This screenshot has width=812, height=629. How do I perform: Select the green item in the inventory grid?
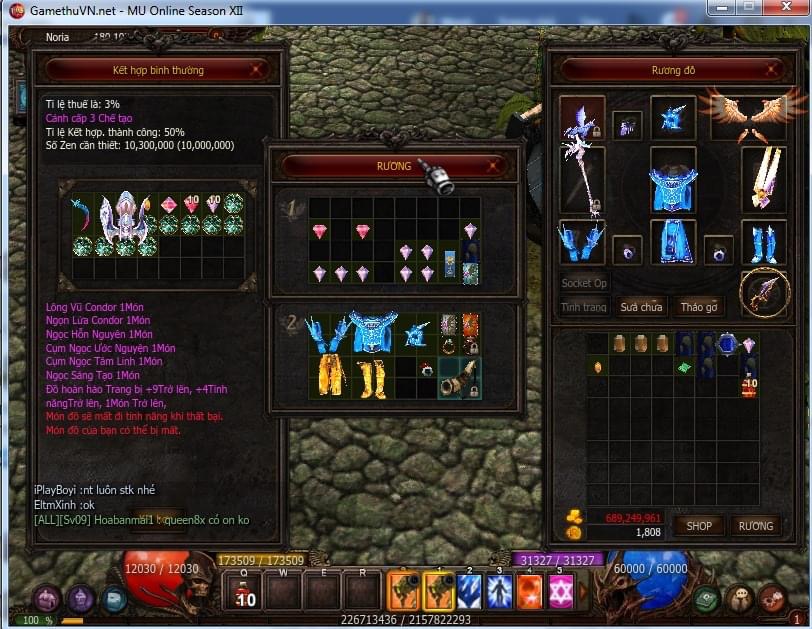[684, 367]
